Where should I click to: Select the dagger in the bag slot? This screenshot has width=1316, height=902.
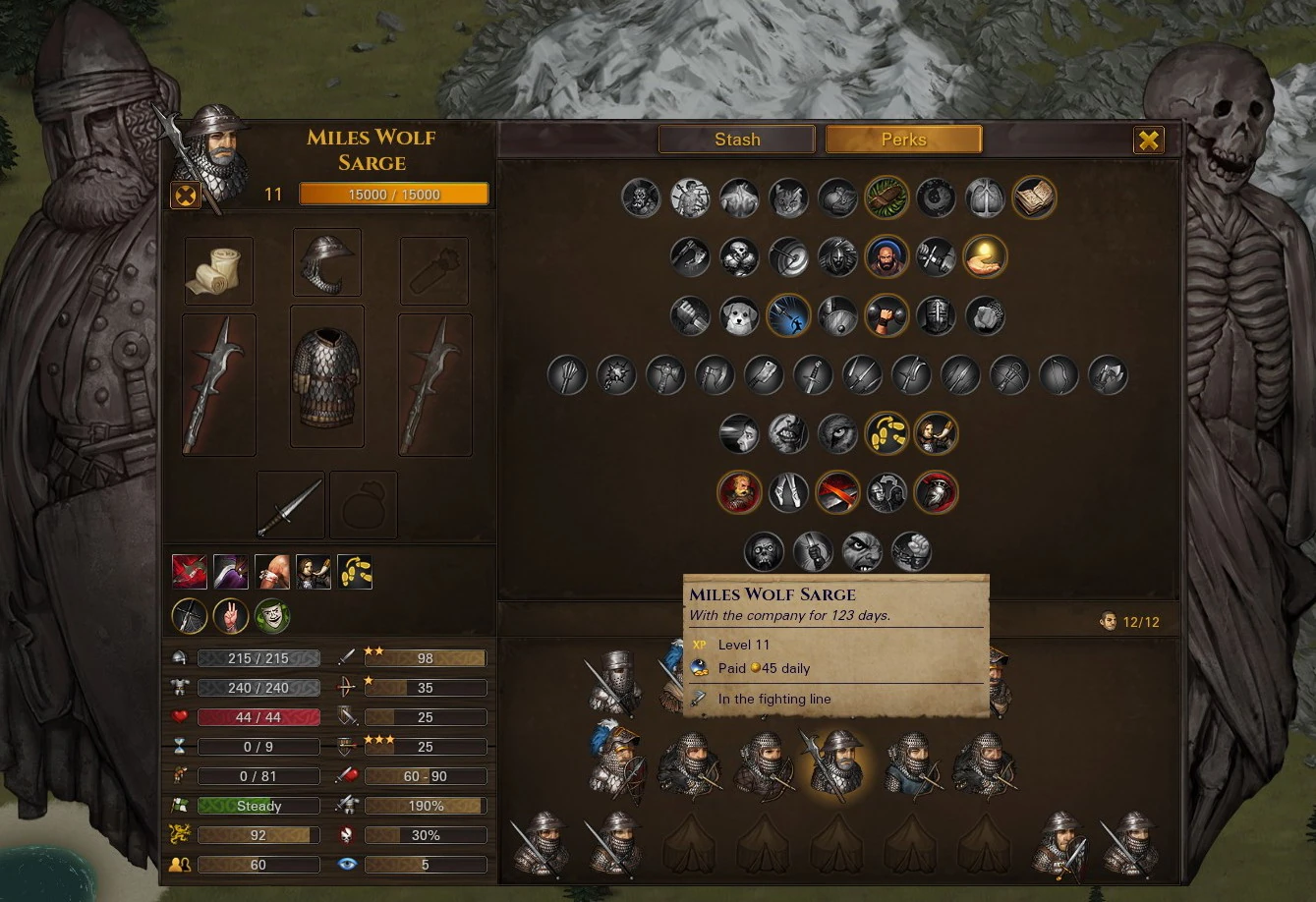pos(291,505)
